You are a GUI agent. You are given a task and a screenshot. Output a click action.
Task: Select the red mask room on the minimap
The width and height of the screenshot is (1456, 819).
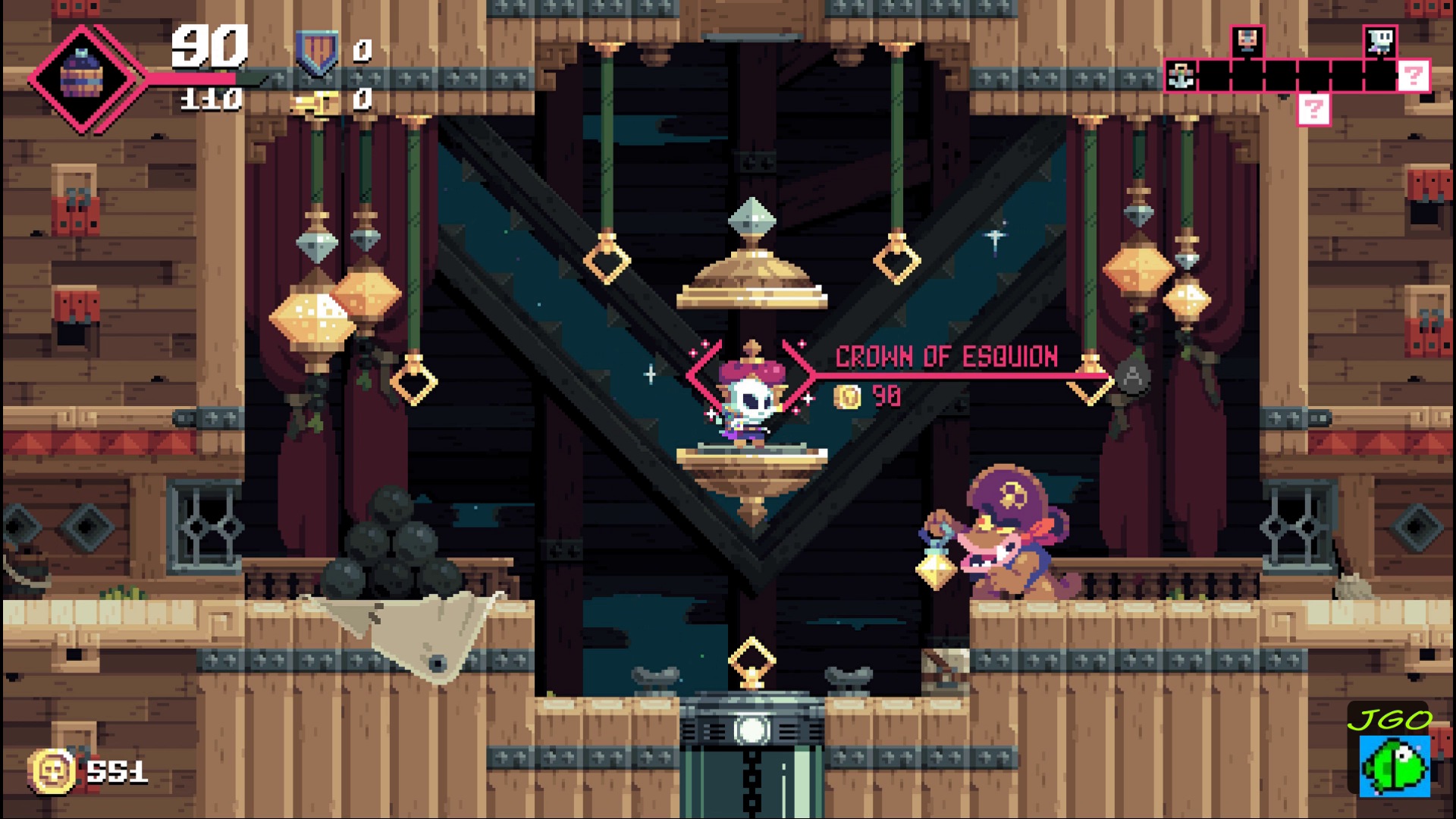click(1247, 41)
